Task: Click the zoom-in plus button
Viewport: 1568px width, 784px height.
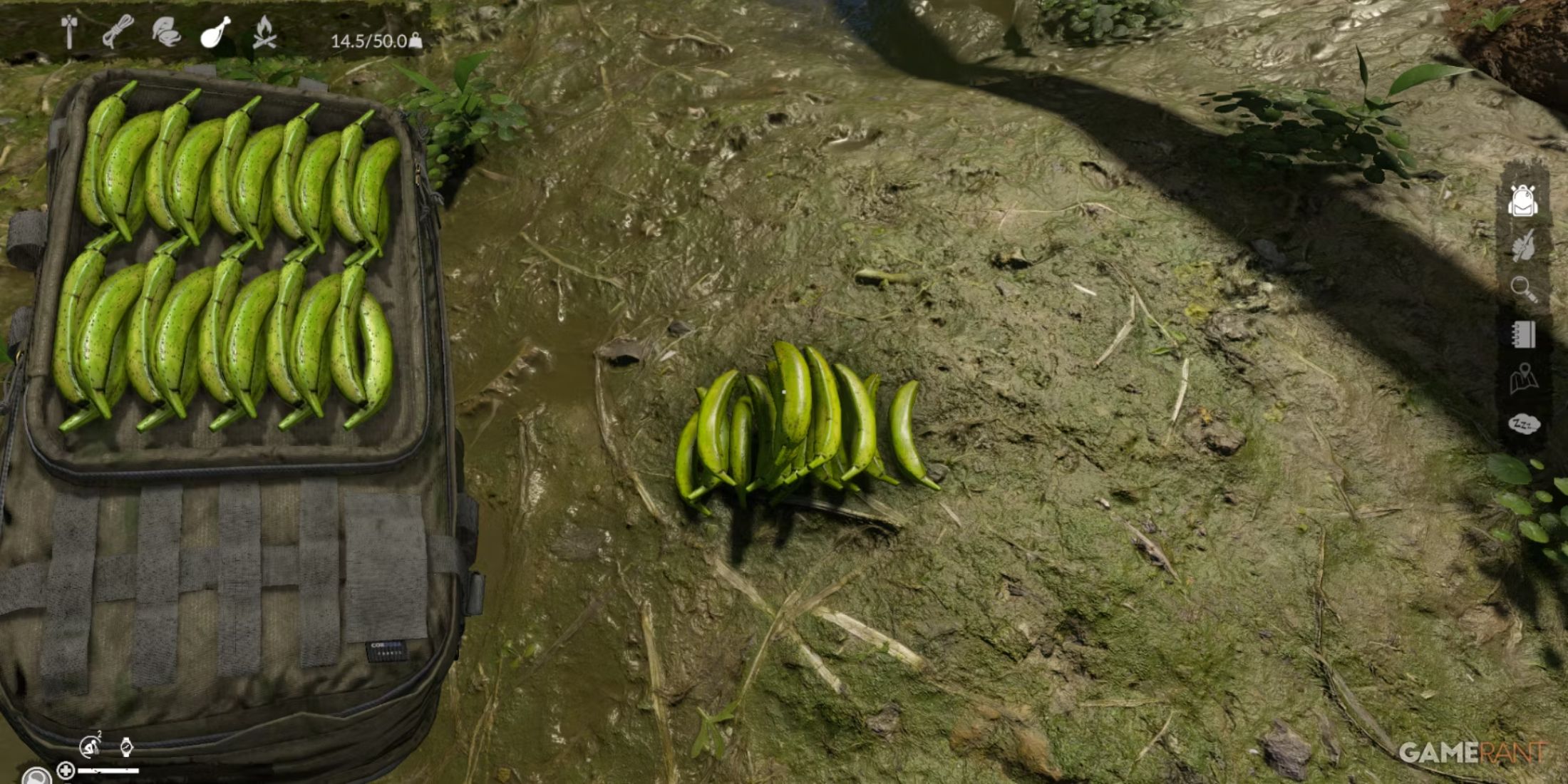Action: coord(65,773)
